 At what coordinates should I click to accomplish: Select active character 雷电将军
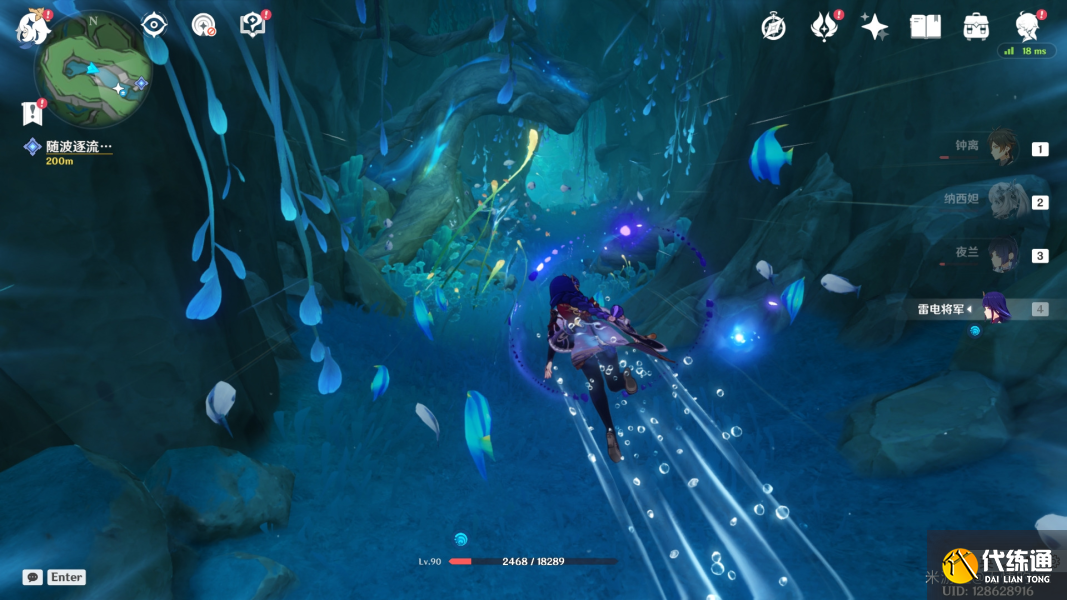[994, 308]
